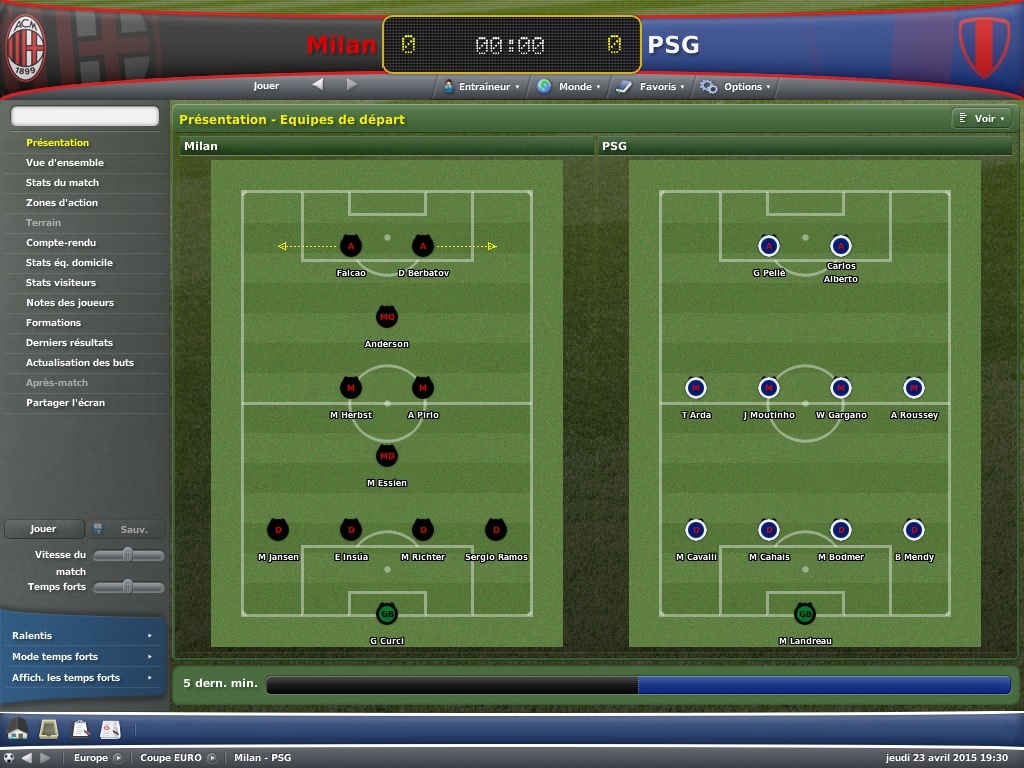Click the Jouer button in the sidebar
The image size is (1024, 768).
pyautogui.click(x=43, y=529)
